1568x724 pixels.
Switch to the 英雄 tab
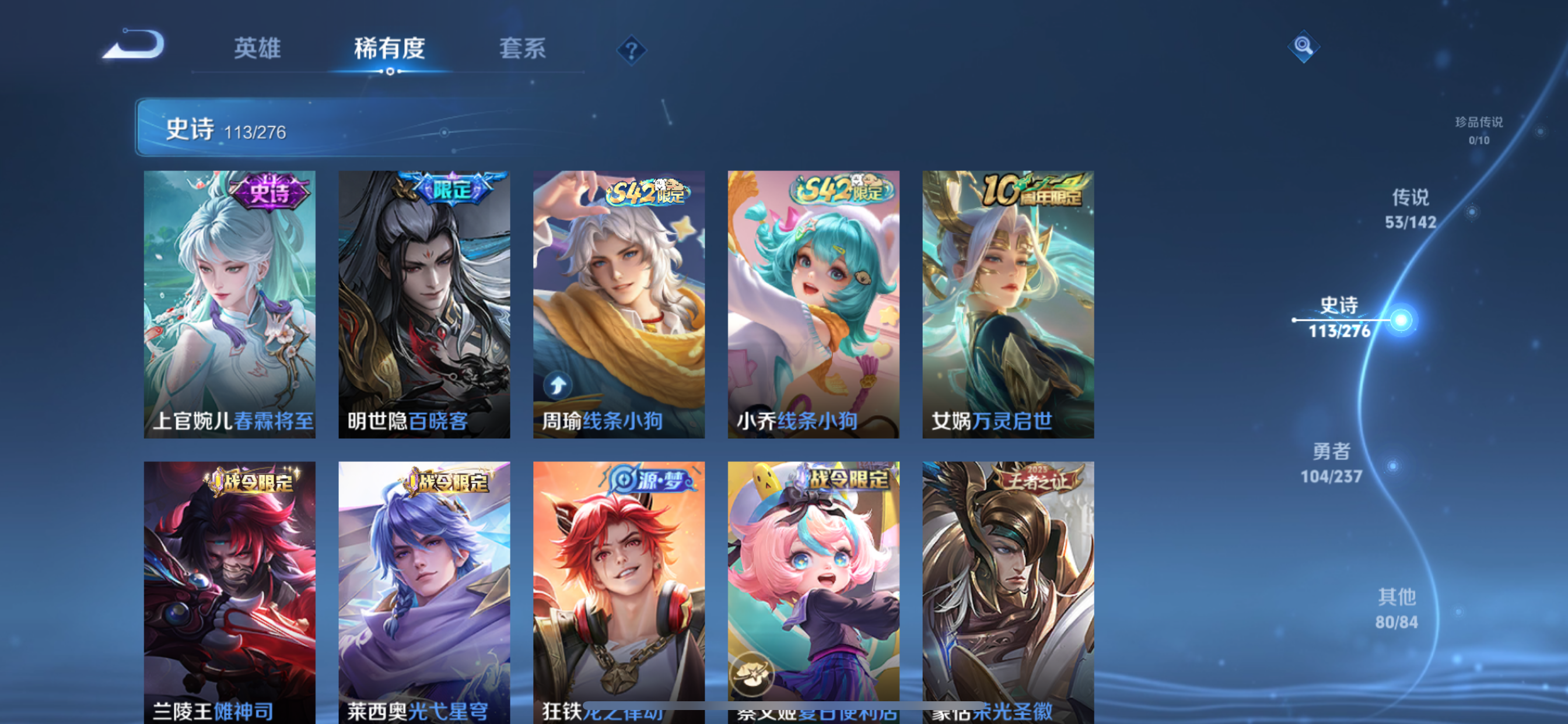point(256,48)
